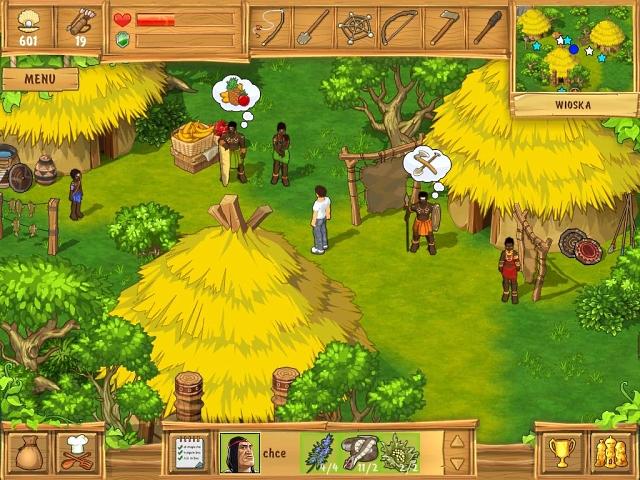Open the golden idol figures icon
The height and width of the screenshot is (480, 640).
[608, 452]
